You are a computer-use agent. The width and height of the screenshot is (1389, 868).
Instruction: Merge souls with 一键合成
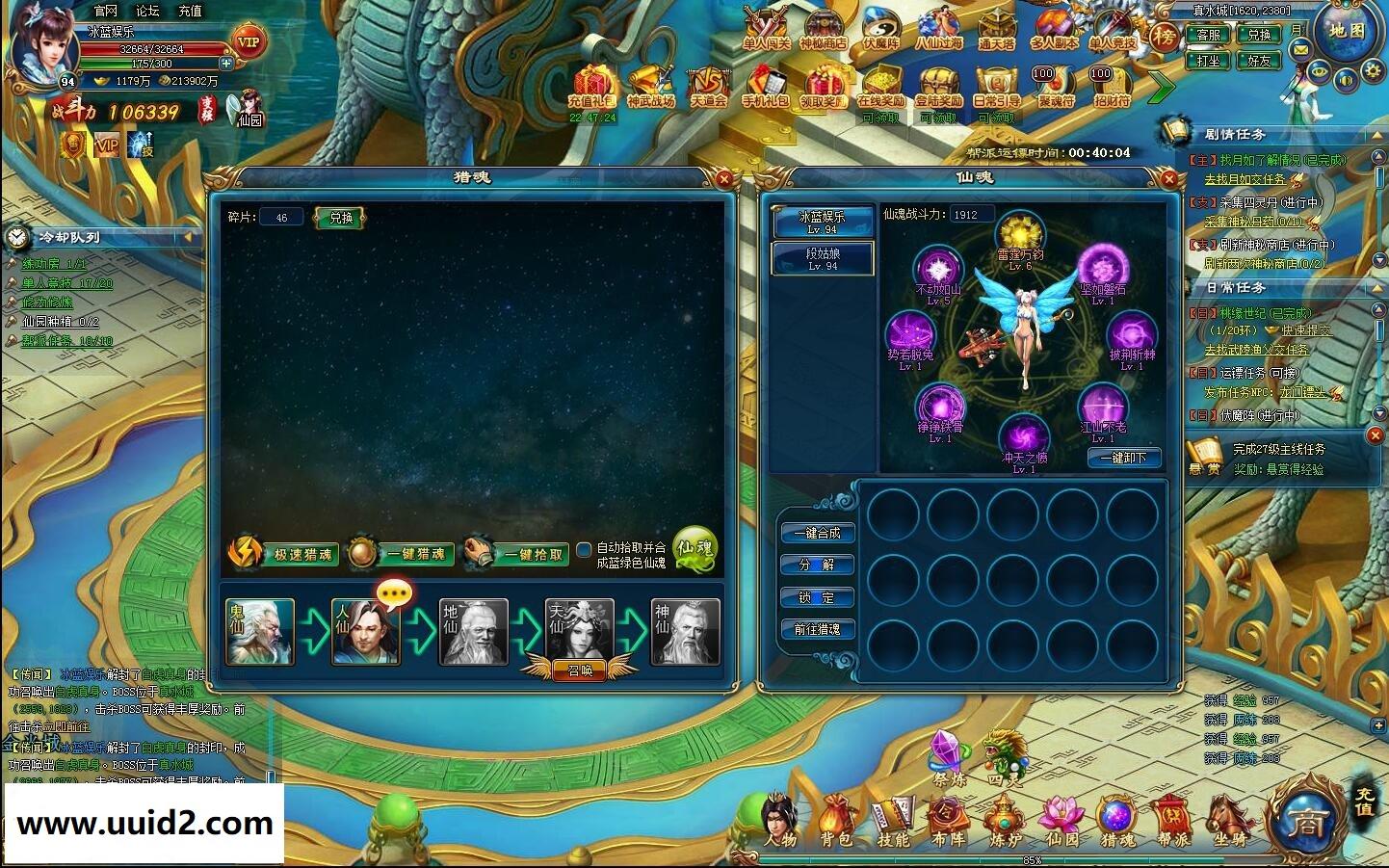817,533
